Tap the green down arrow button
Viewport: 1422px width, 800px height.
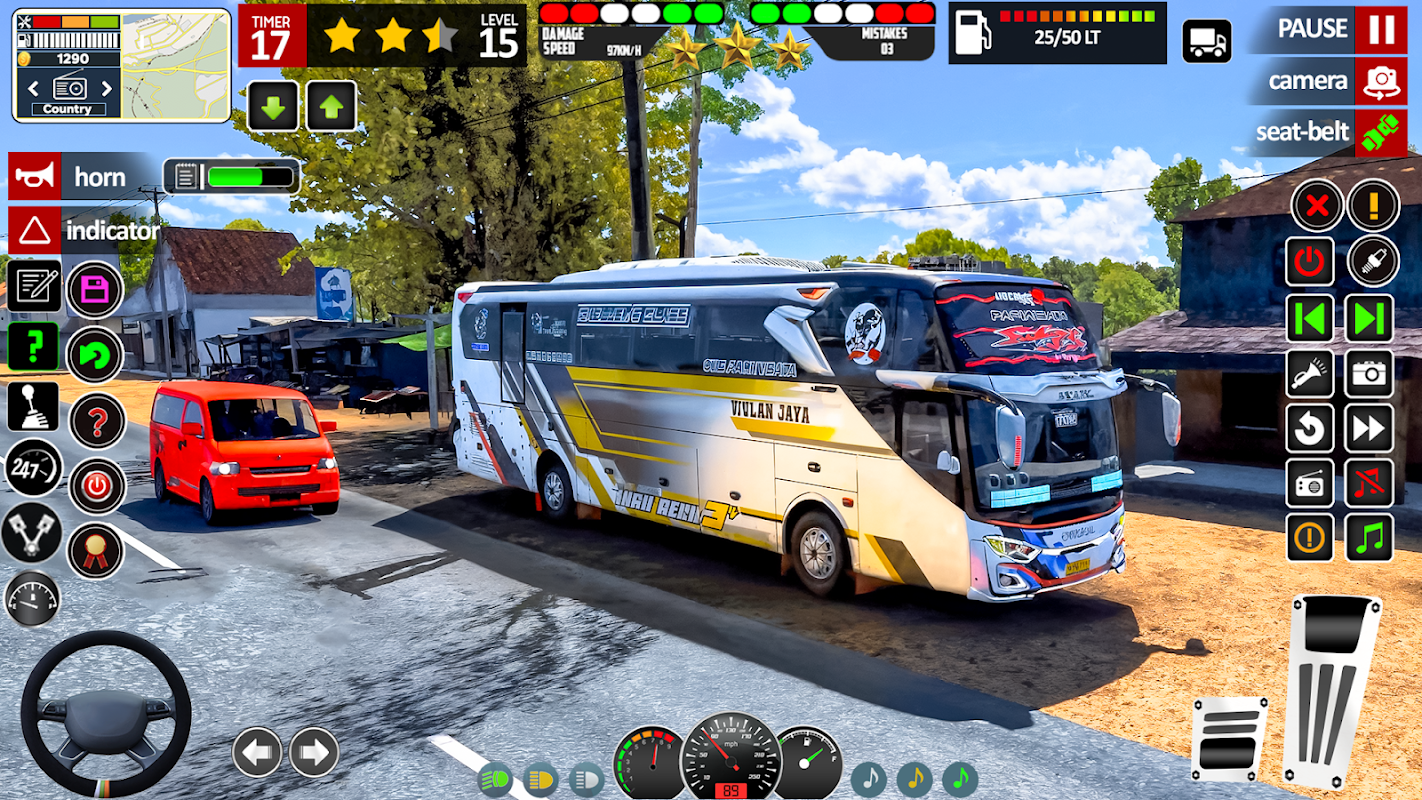point(272,106)
